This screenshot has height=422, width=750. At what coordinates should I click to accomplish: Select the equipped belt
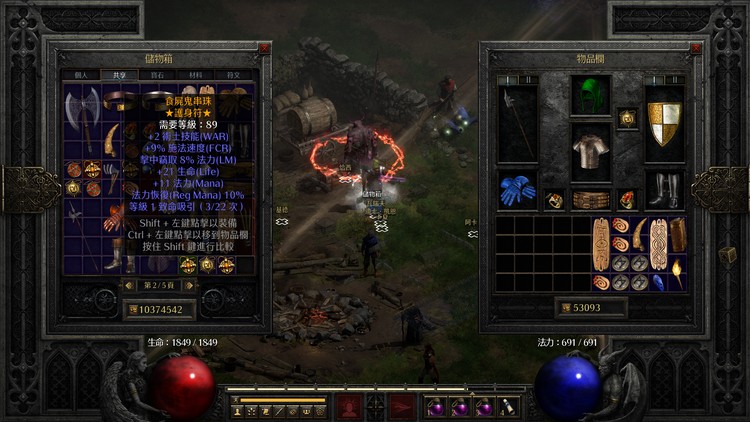pyautogui.click(x=590, y=199)
